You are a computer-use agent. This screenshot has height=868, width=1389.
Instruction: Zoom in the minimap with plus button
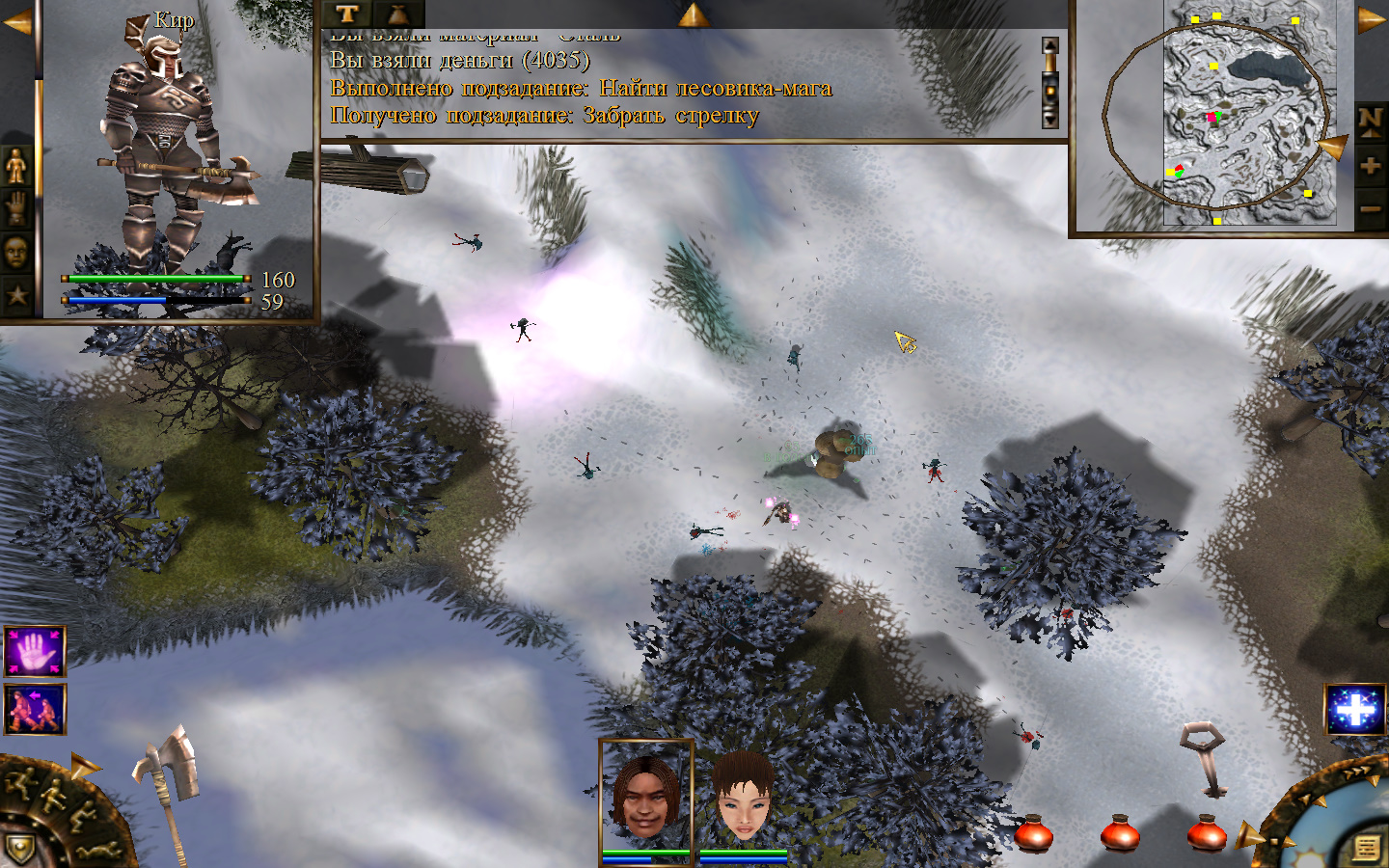(1370, 166)
